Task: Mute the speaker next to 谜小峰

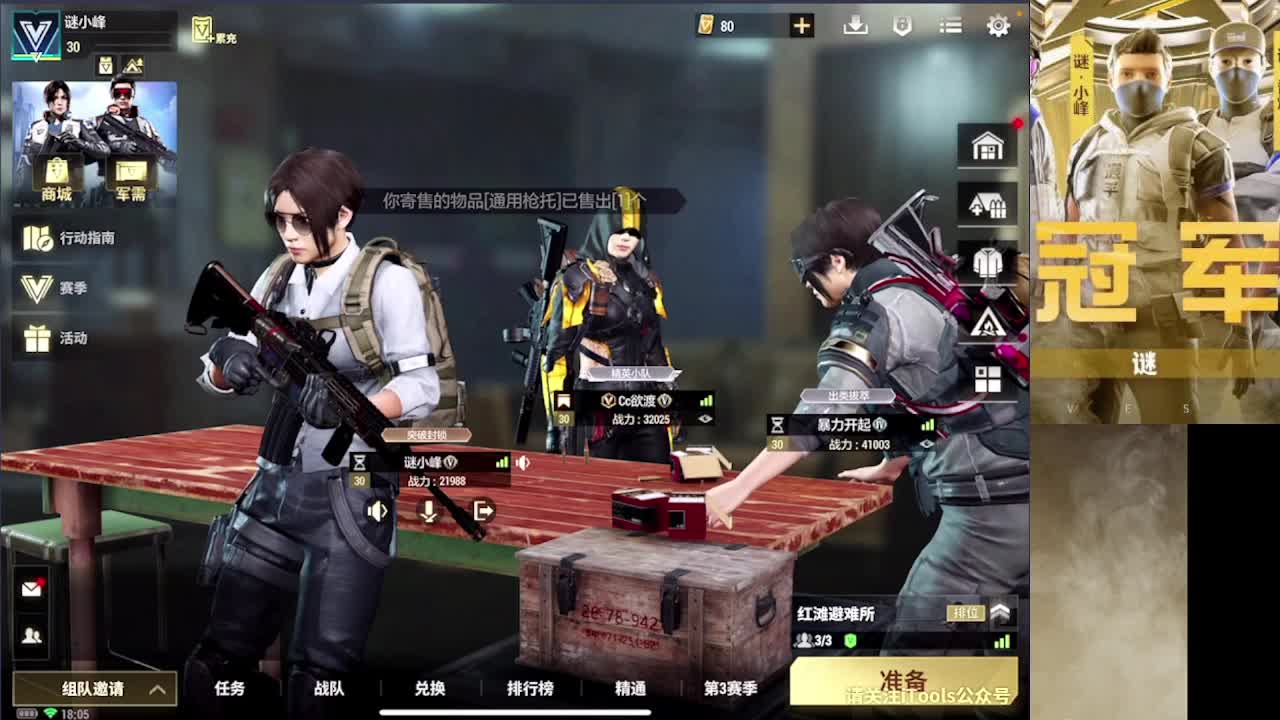Action: click(x=522, y=462)
